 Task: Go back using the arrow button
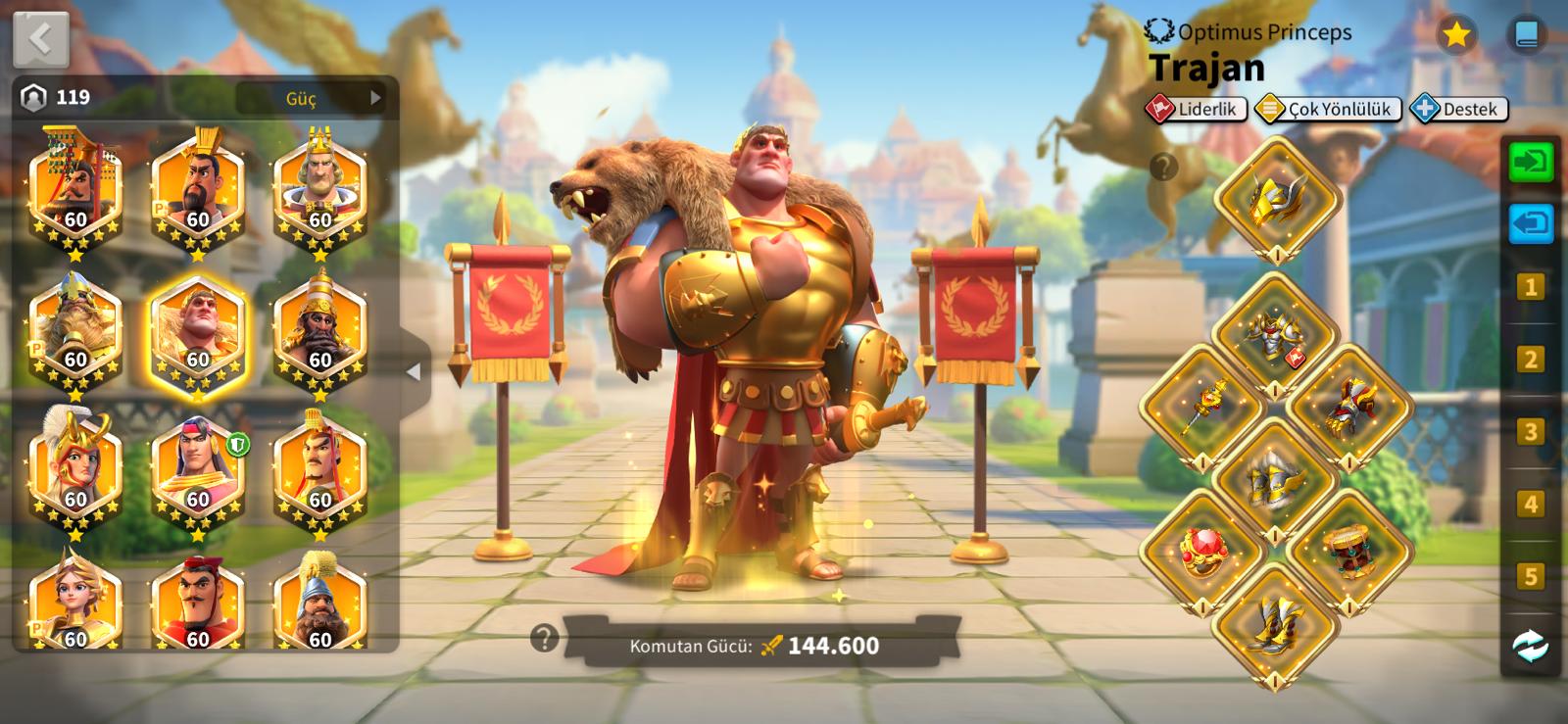(40, 39)
